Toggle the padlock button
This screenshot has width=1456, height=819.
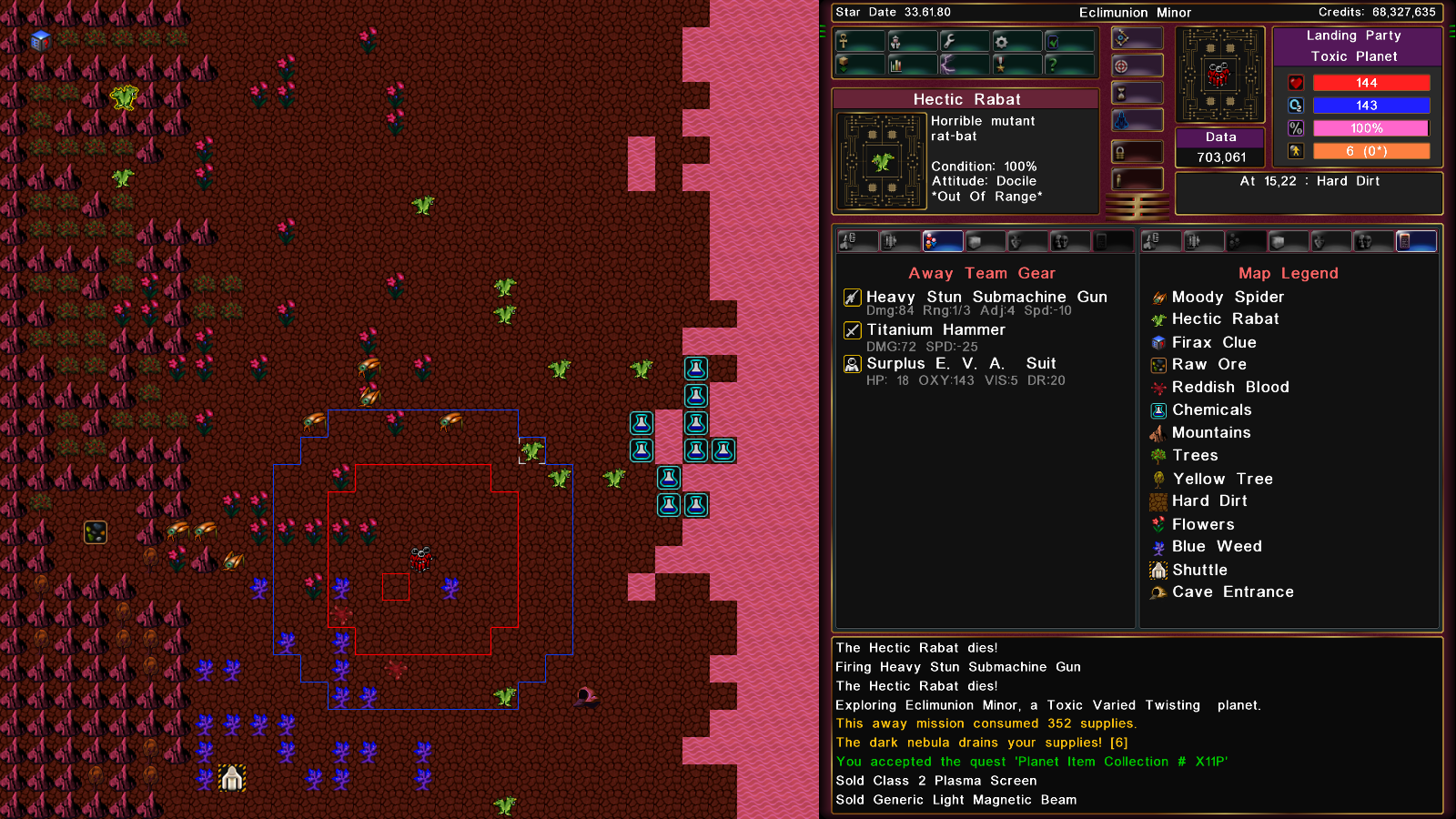coord(1137,152)
